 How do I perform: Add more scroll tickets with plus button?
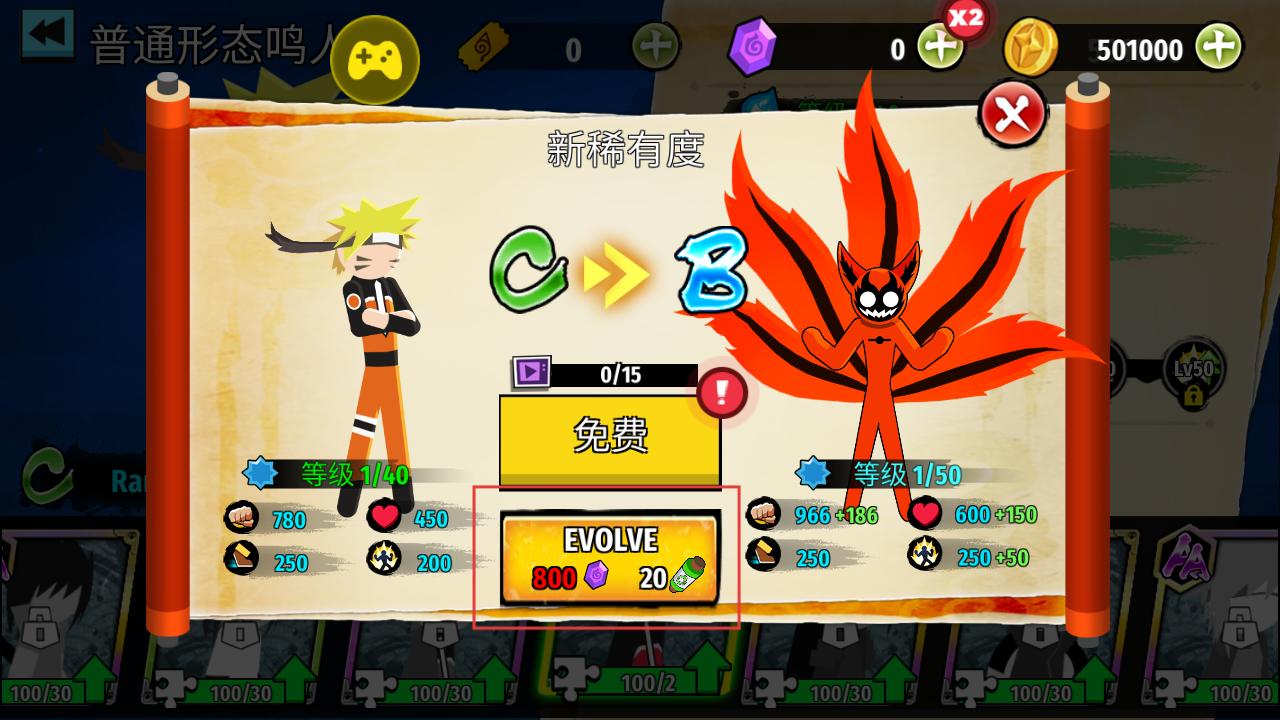click(x=656, y=46)
